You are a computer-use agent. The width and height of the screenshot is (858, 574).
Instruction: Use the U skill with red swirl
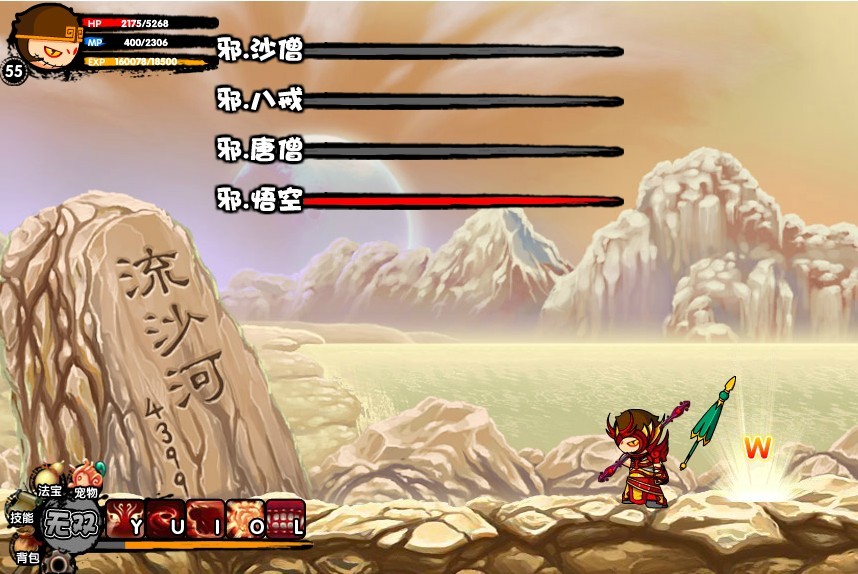click(165, 519)
